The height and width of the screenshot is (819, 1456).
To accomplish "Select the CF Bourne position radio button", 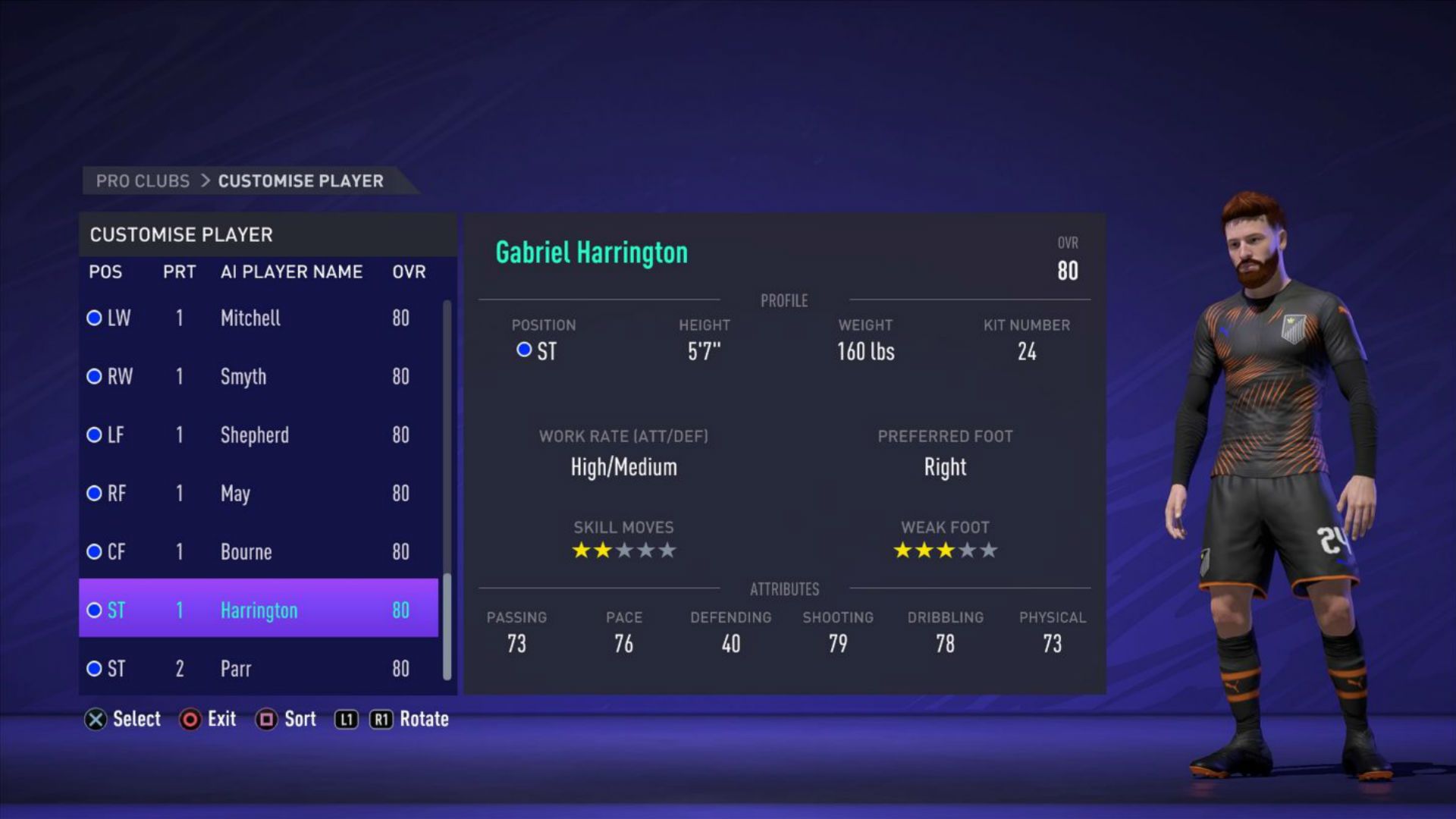I will tap(94, 552).
